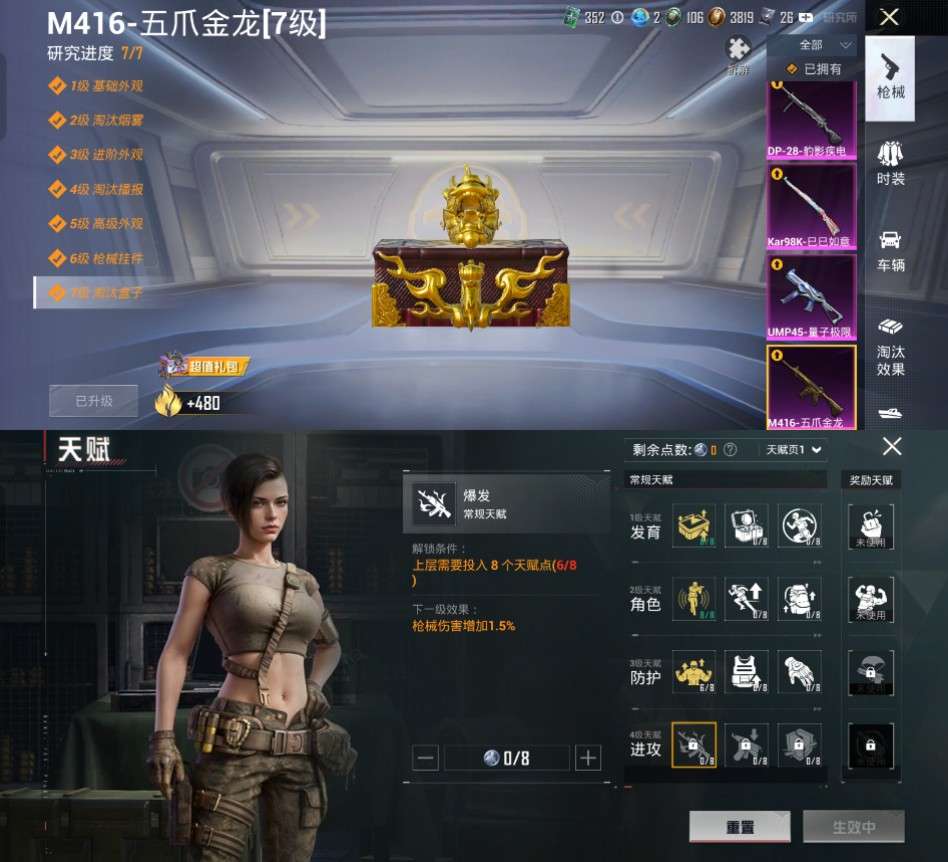This screenshot has height=862, width=948.
Task: Switch to the 时装 outfits tab
Action: pyautogui.click(x=890, y=164)
